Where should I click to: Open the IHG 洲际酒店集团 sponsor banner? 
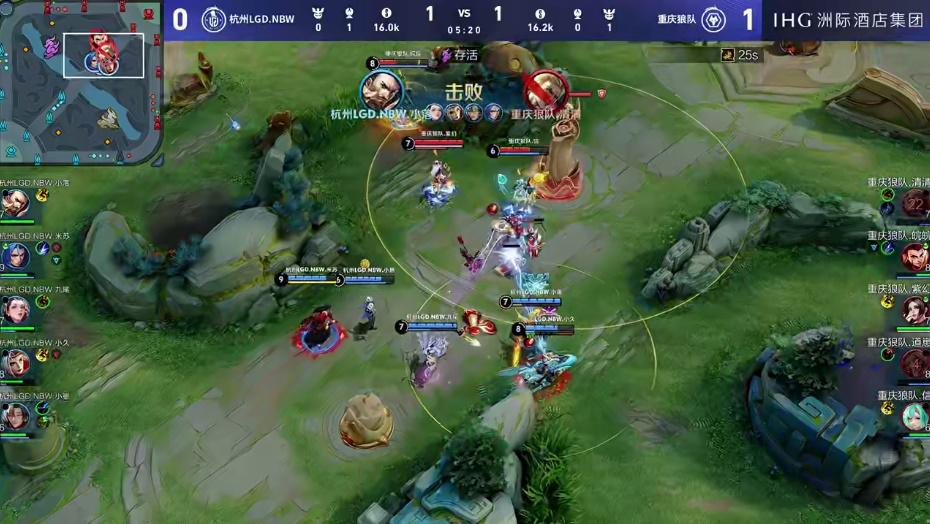click(847, 20)
